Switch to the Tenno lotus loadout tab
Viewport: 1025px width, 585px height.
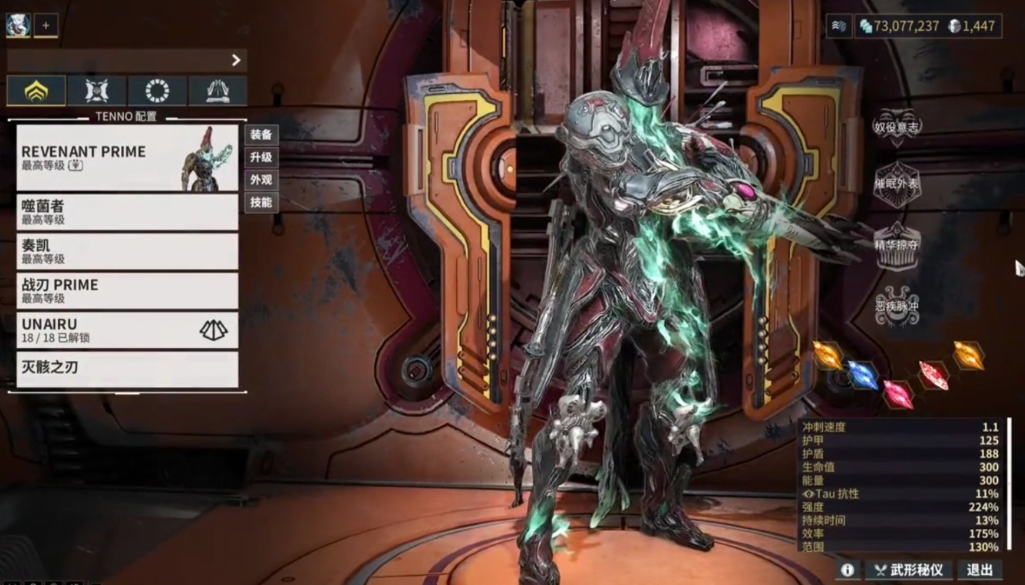pyautogui.click(x=37, y=91)
